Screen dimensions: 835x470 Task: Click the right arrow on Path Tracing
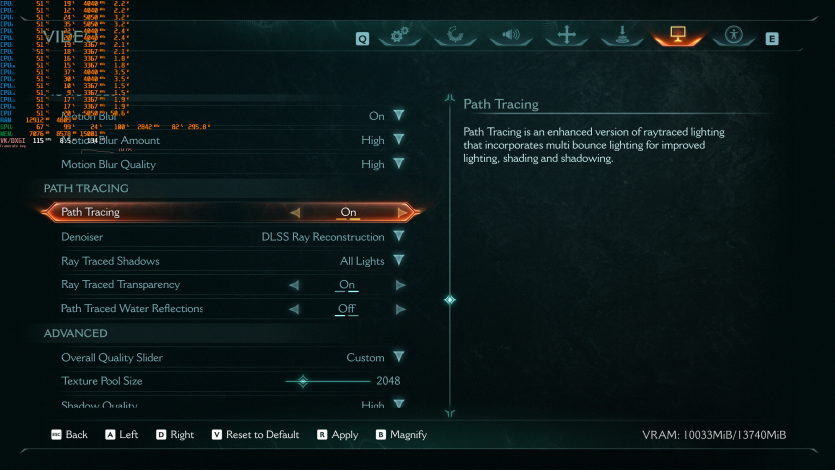(x=402, y=212)
